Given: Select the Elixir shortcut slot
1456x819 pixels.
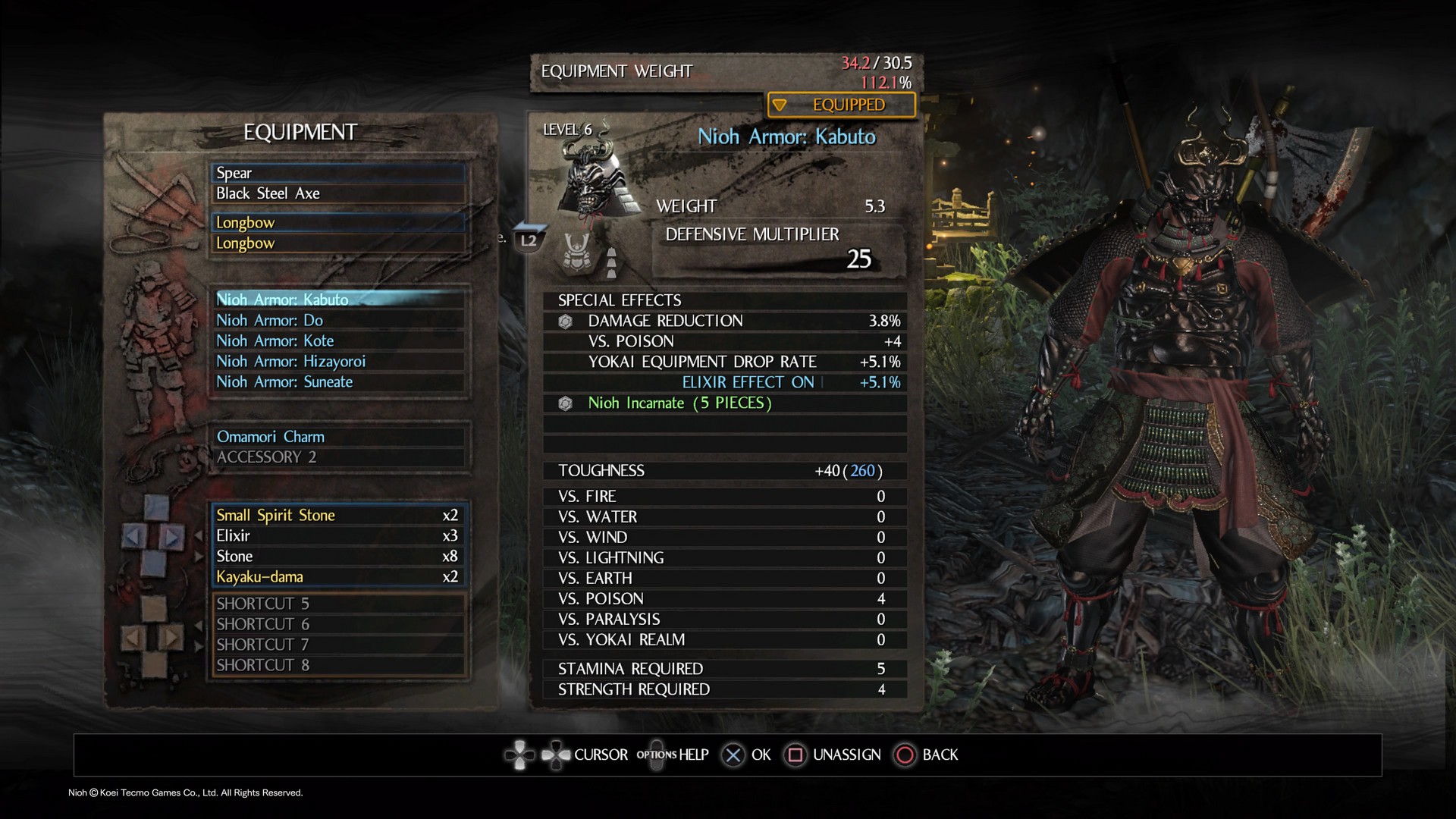Looking at the screenshot, I should [x=338, y=535].
